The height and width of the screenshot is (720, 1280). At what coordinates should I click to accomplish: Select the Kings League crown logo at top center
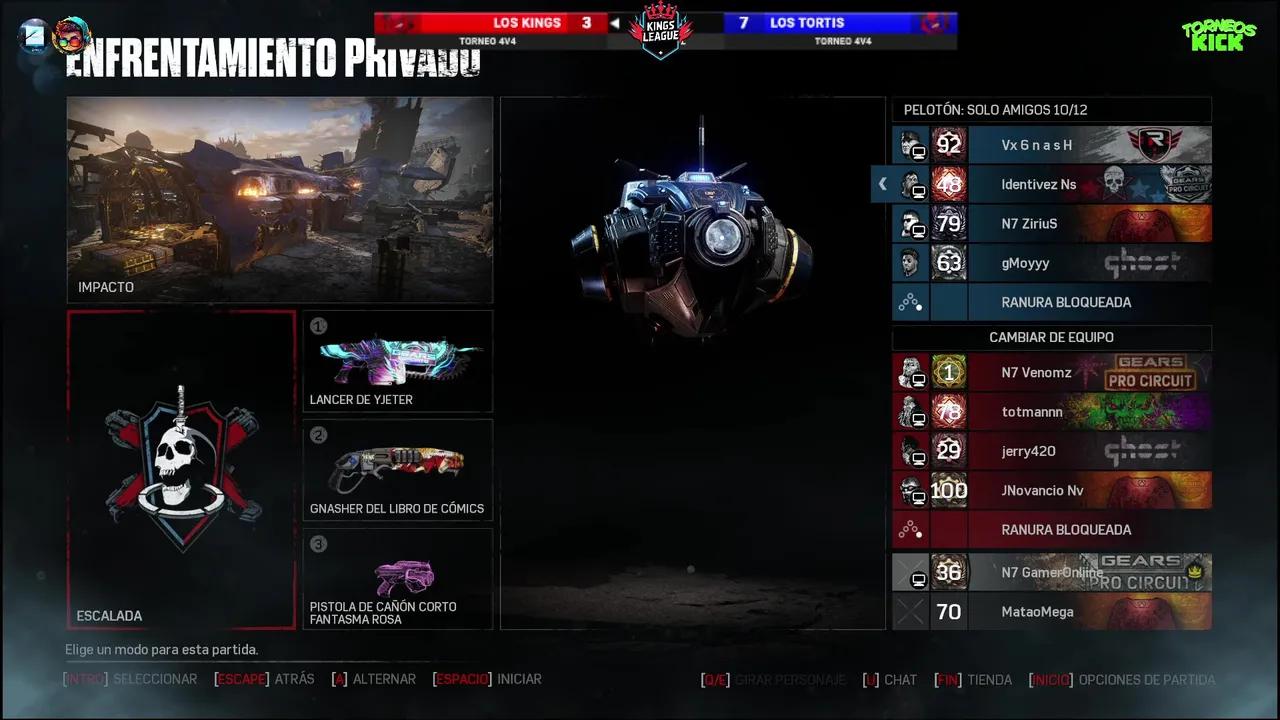coord(660,30)
